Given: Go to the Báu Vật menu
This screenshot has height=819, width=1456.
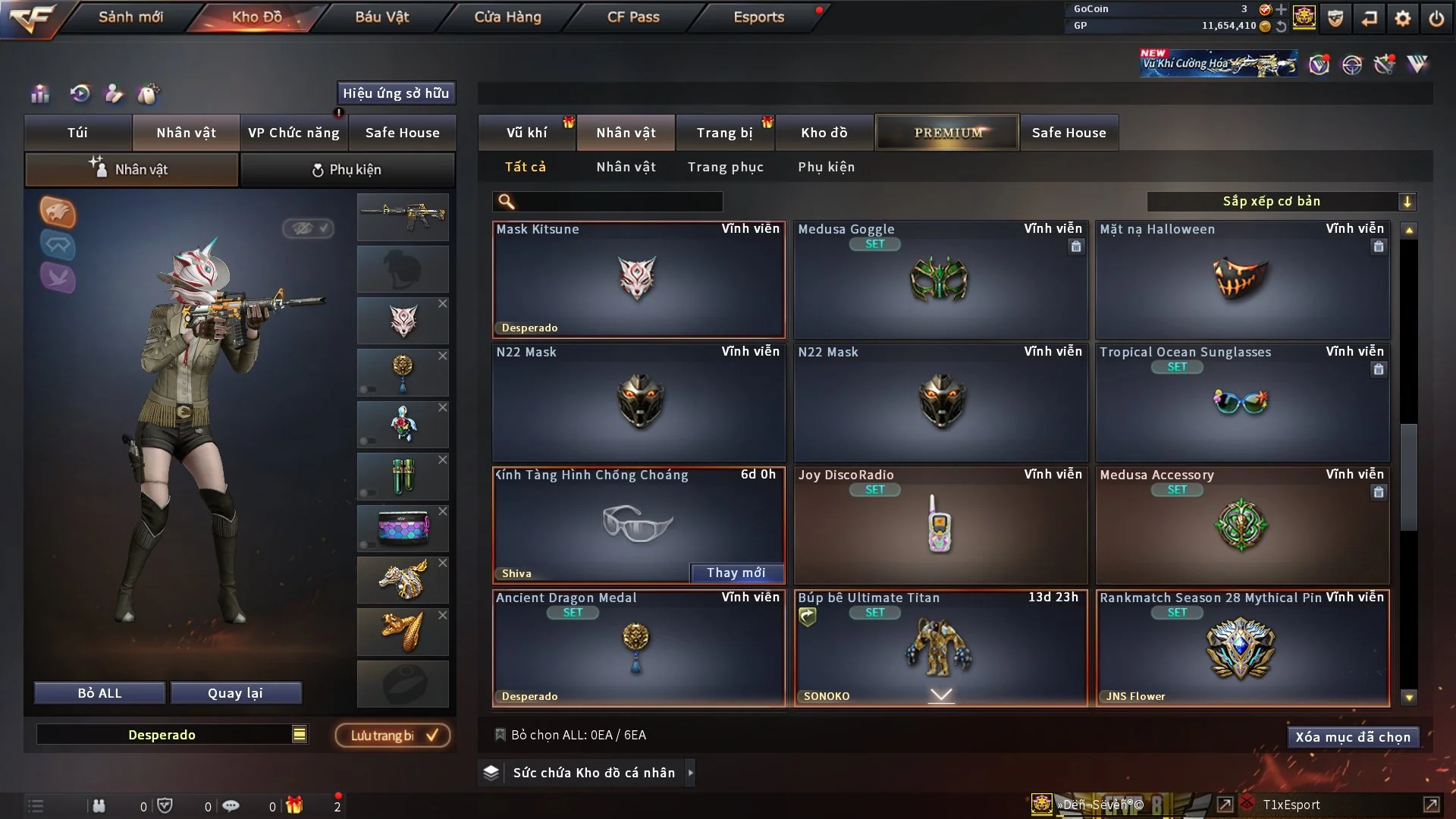Looking at the screenshot, I should pos(381,17).
